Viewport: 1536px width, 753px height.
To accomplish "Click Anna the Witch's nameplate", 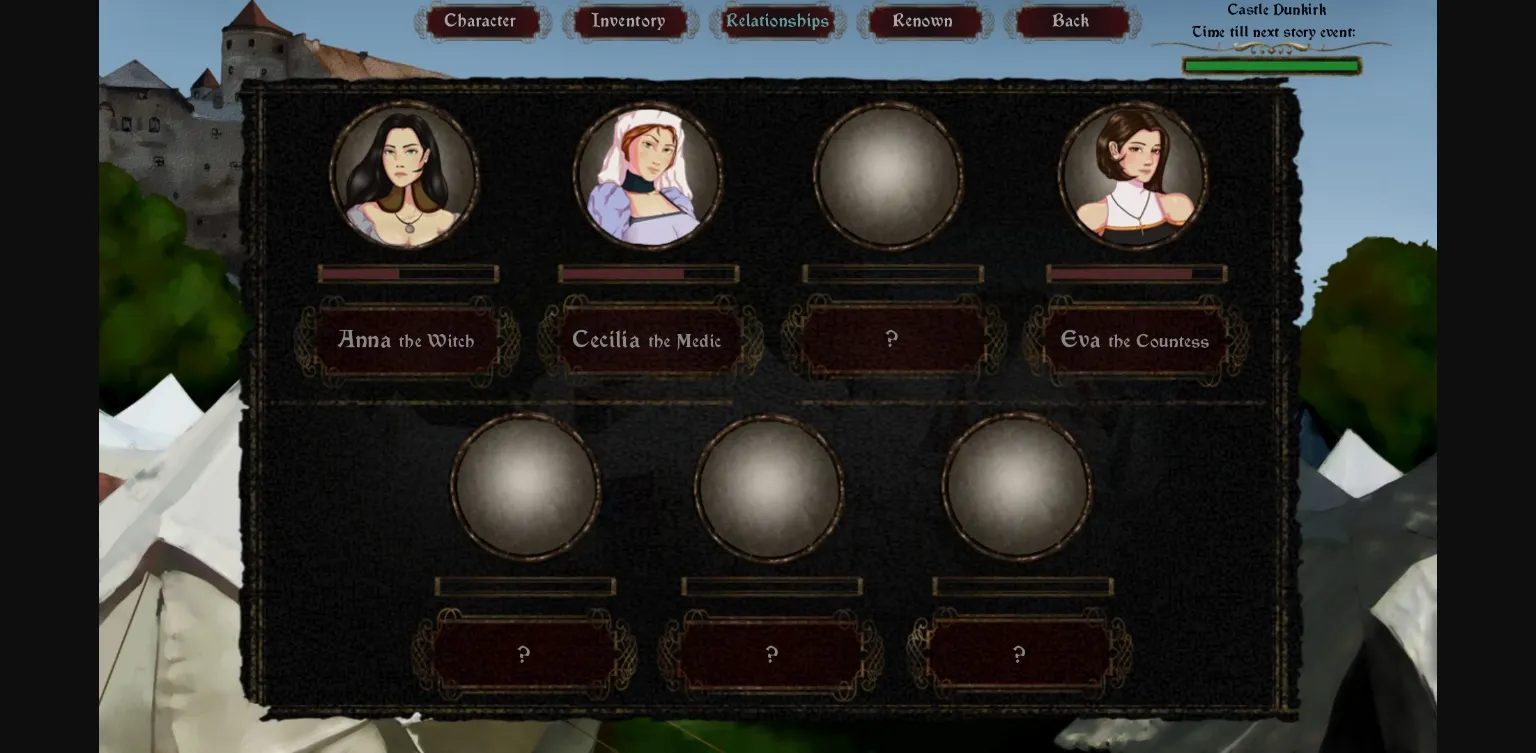I will tap(405, 341).
